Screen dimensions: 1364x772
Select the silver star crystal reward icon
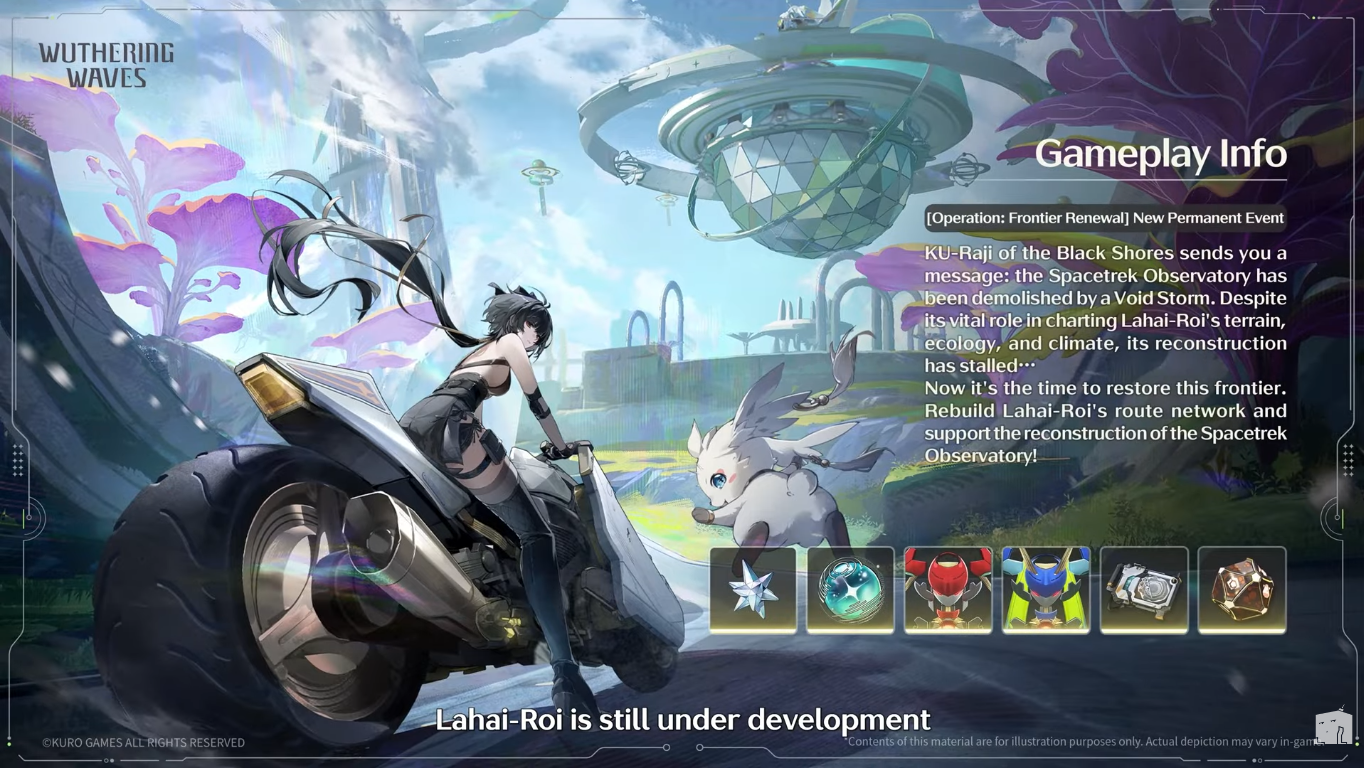tap(753, 590)
